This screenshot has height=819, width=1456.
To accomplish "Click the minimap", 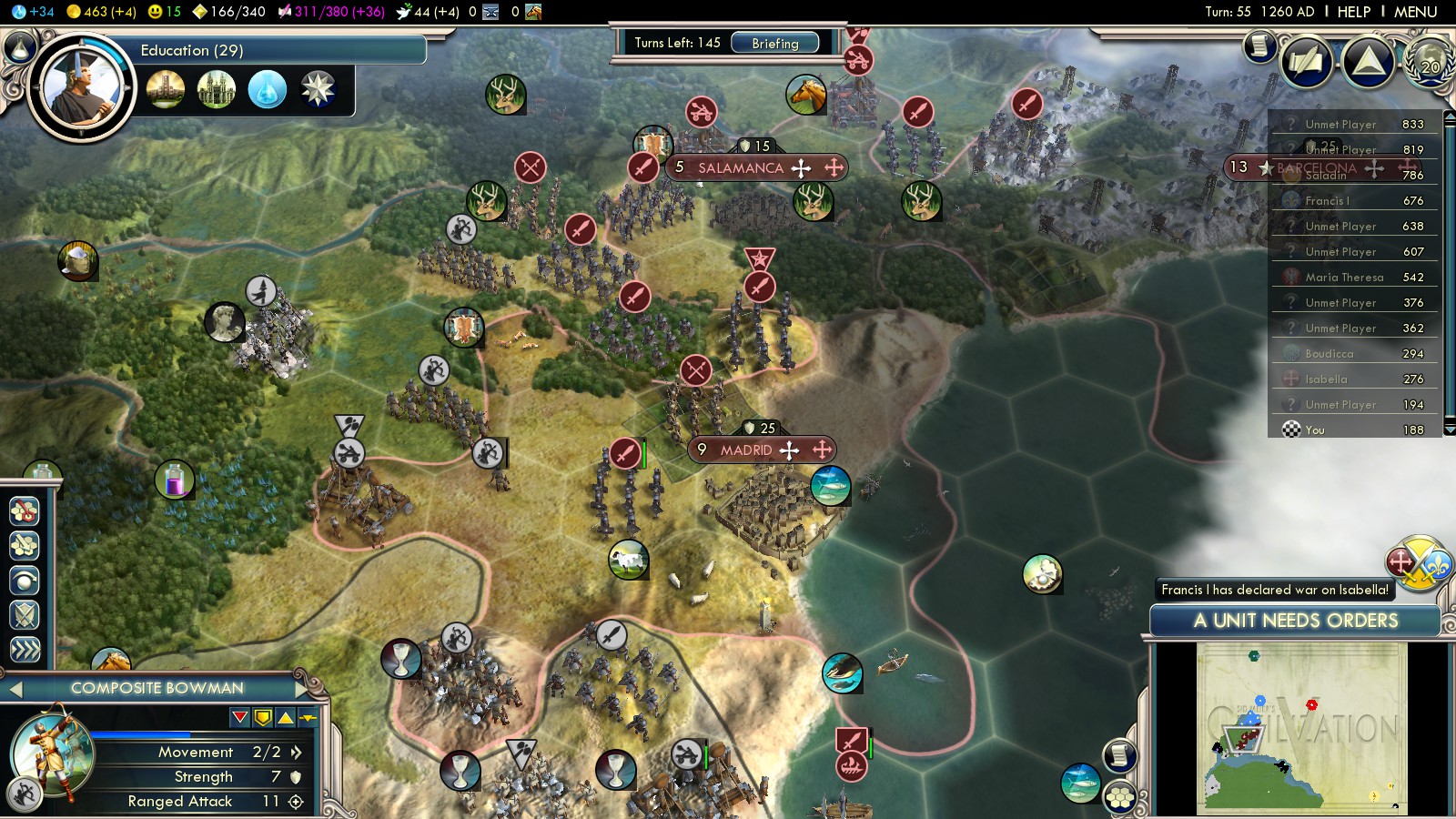I will click(x=1301, y=728).
